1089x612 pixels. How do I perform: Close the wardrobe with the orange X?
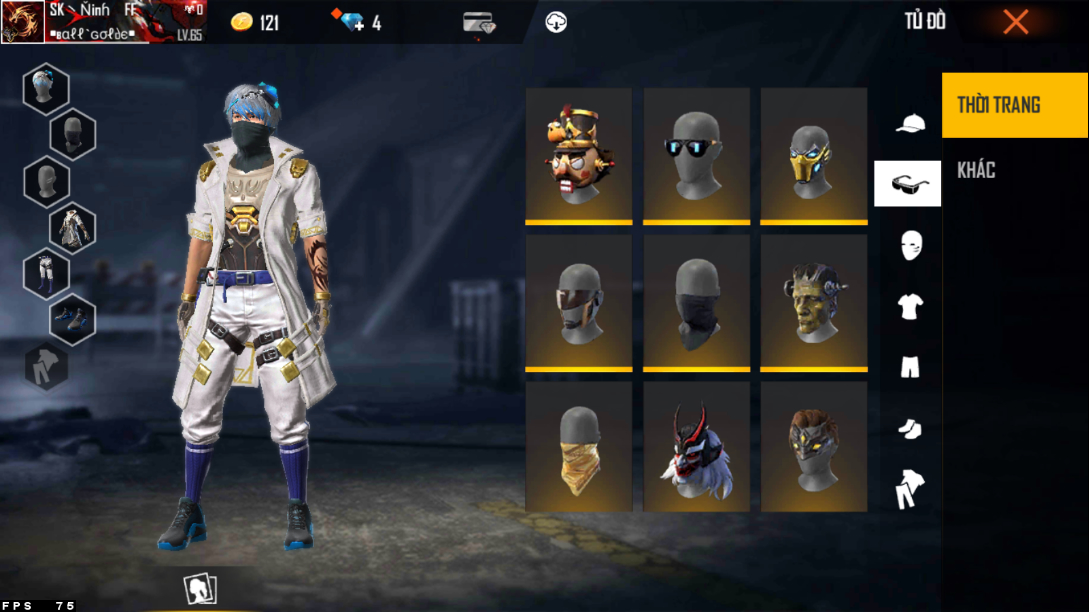coord(1015,22)
